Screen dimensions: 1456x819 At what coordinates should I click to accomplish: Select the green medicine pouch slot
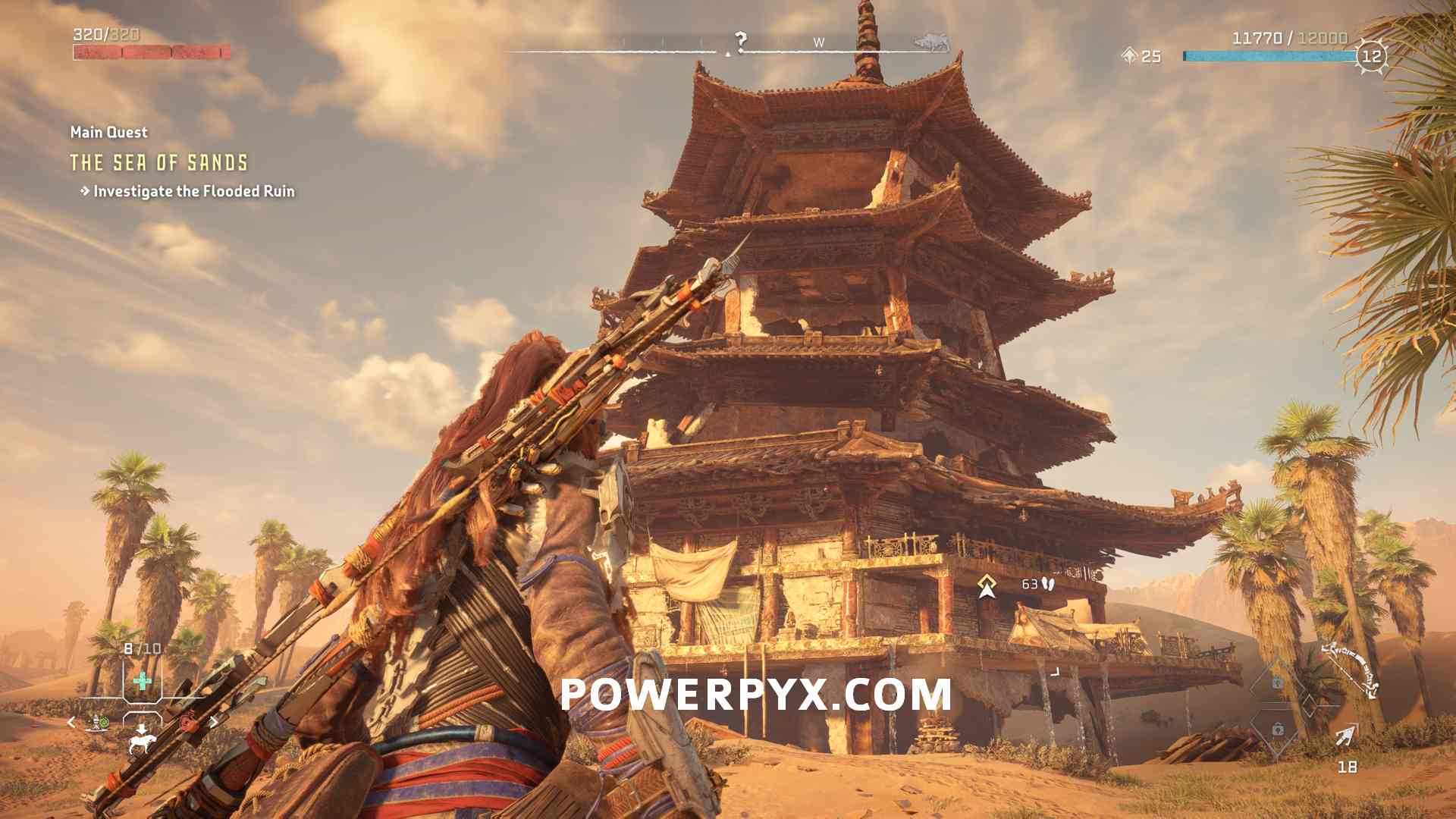point(142,681)
